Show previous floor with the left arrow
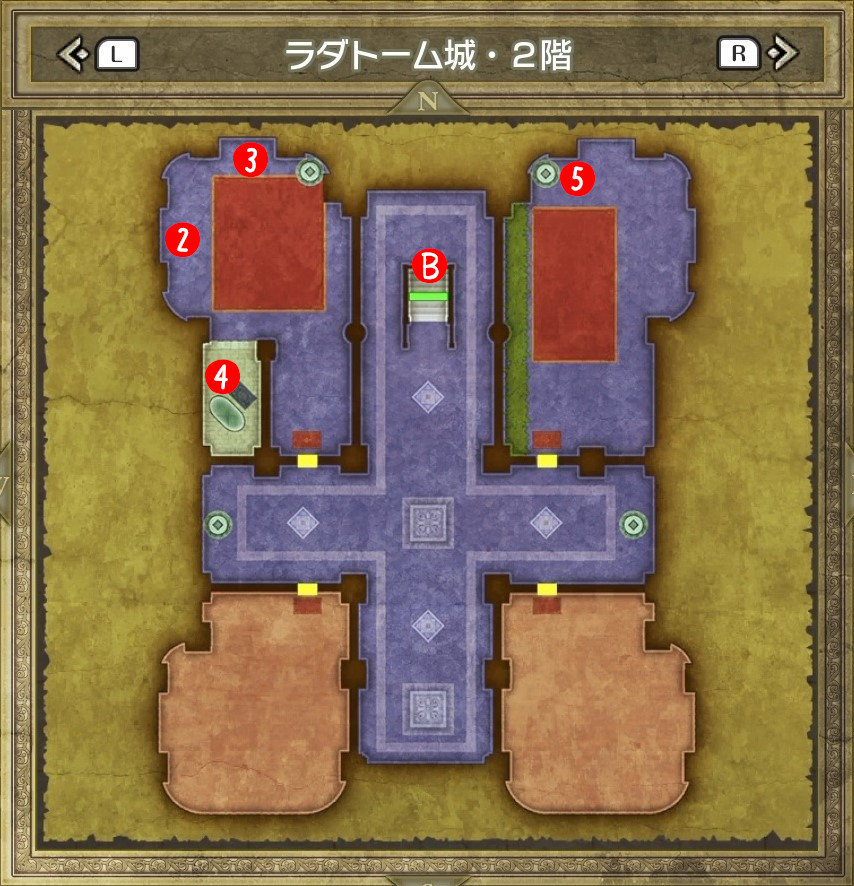The height and width of the screenshot is (886, 854). 72,54
